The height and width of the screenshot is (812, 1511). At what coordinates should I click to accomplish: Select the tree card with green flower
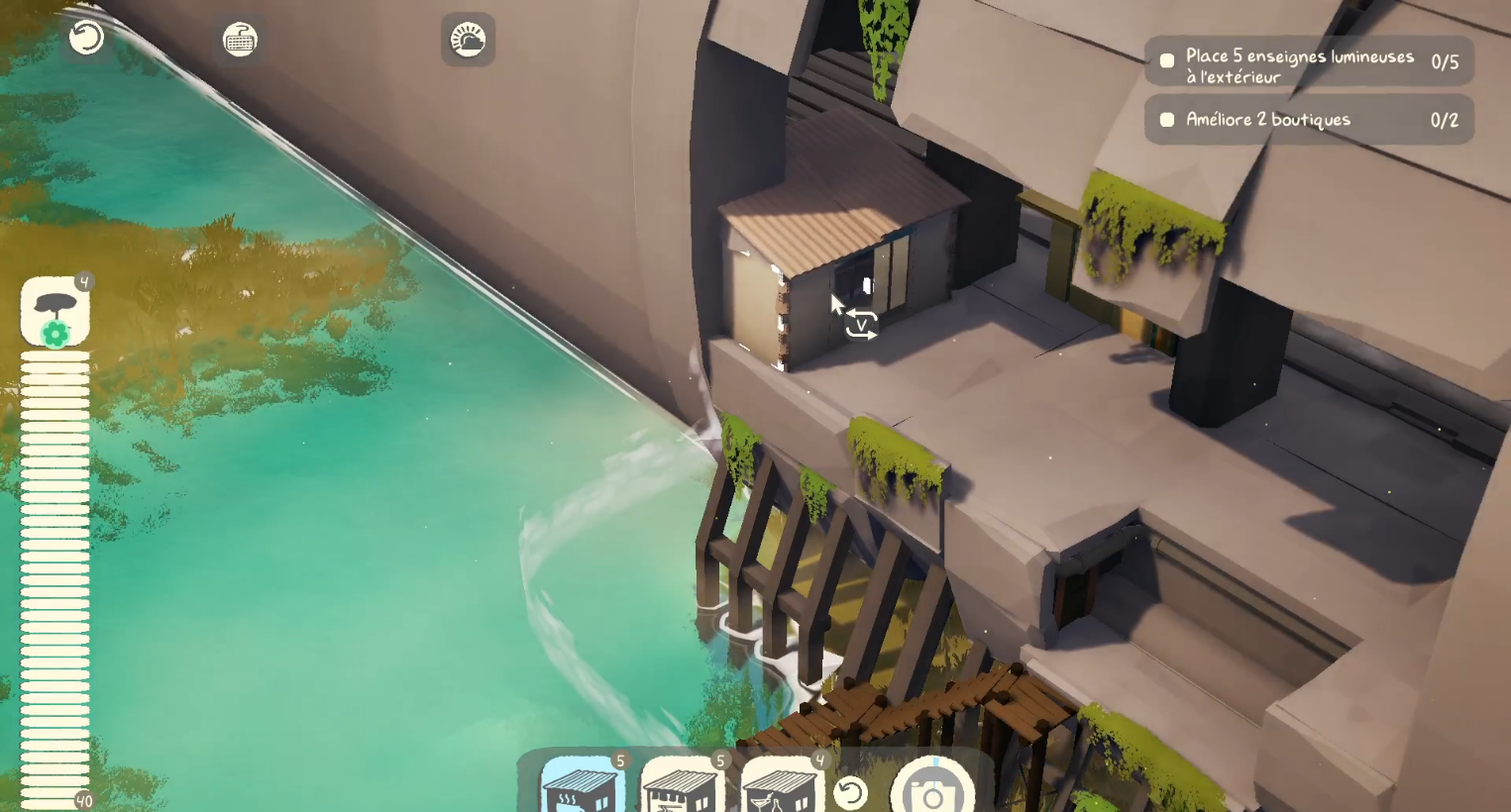coord(55,311)
